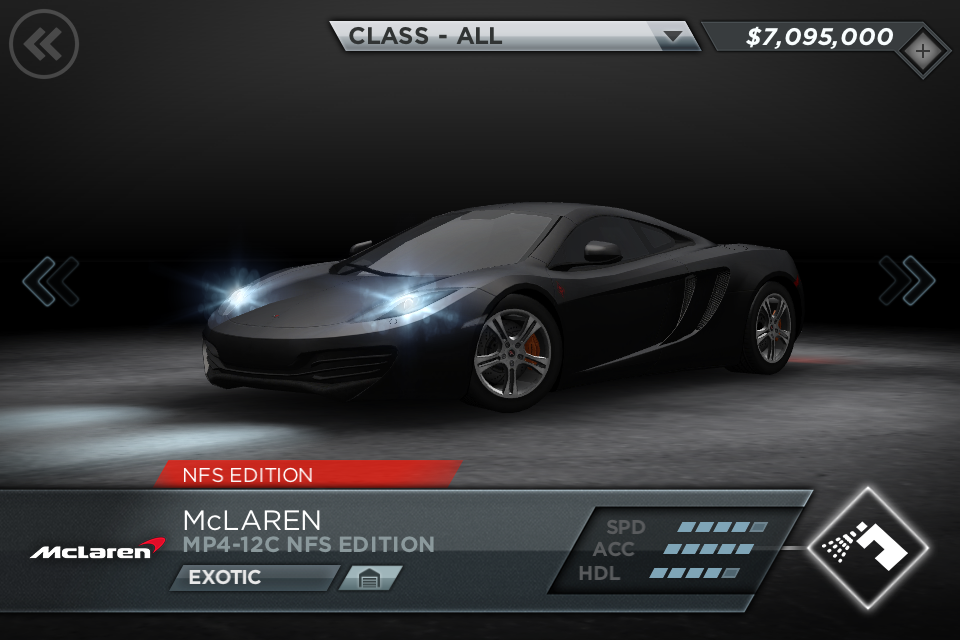
Task: Tap the garage icon beside Exotic
Action: 369,578
